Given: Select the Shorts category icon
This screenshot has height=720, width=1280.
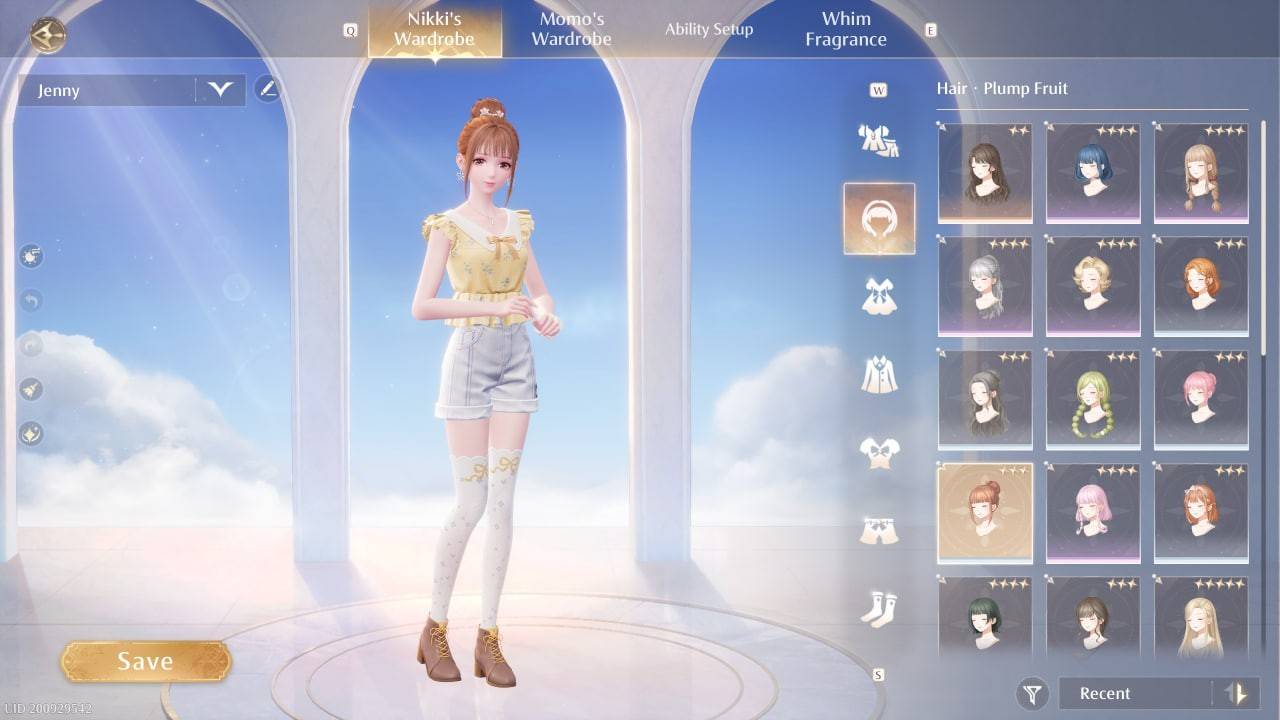Looking at the screenshot, I should coord(878,527).
